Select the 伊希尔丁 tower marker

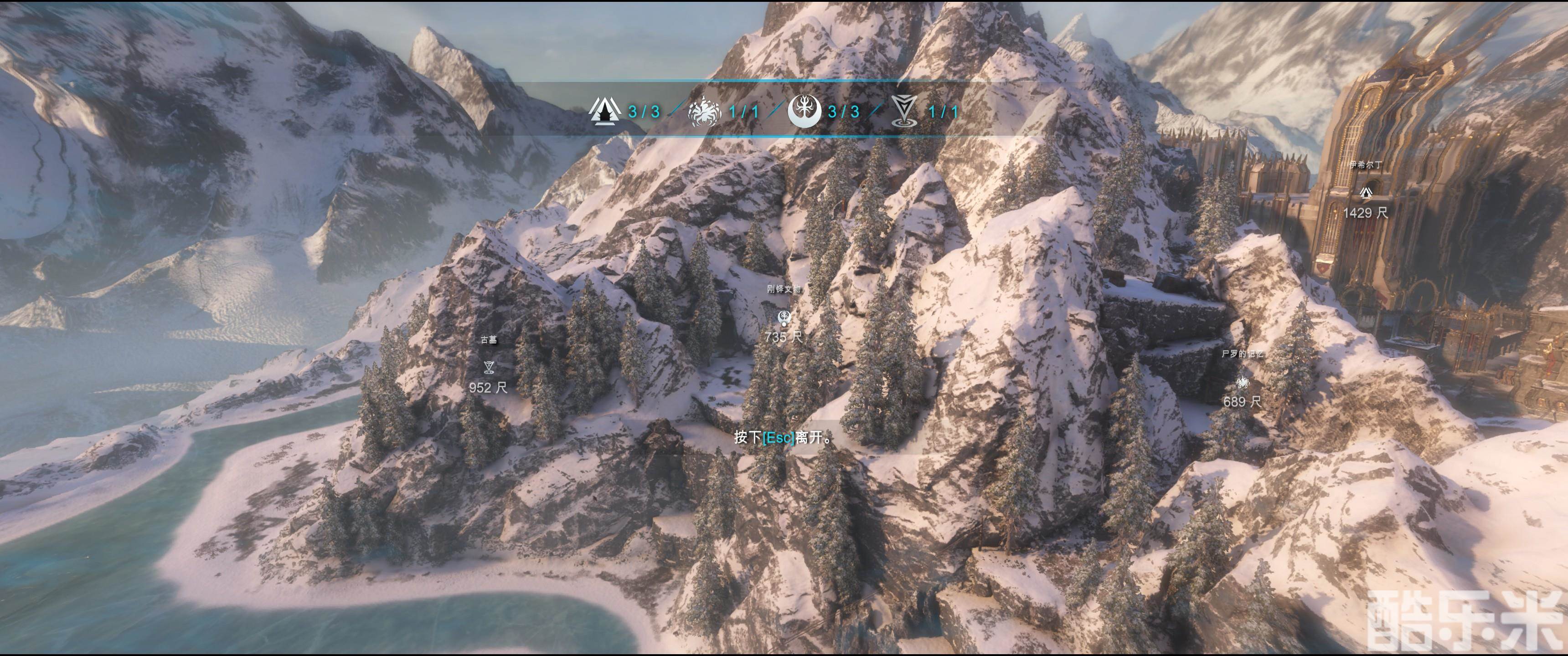pos(1365,192)
